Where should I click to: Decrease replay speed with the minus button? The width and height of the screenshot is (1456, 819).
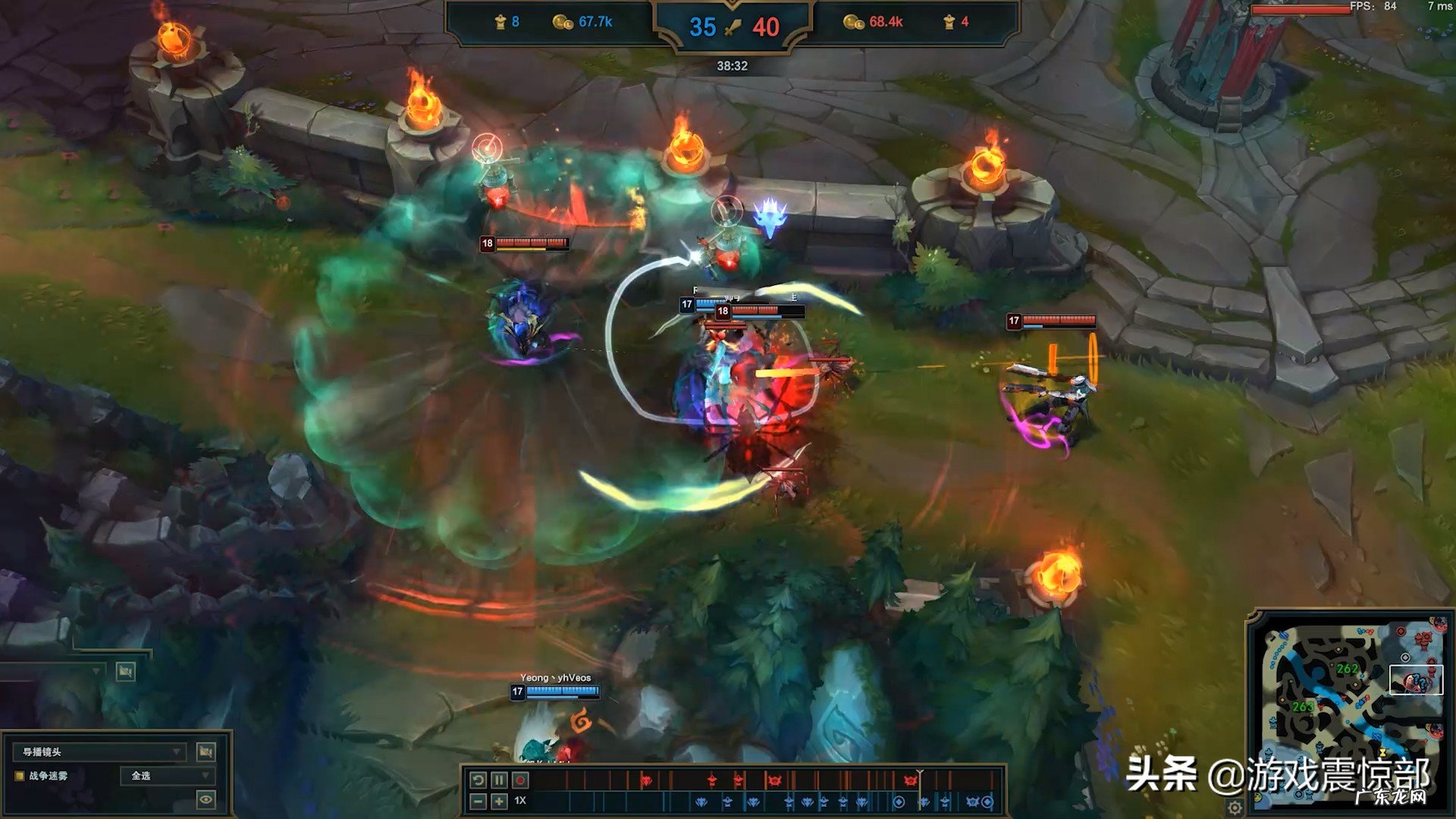478,801
